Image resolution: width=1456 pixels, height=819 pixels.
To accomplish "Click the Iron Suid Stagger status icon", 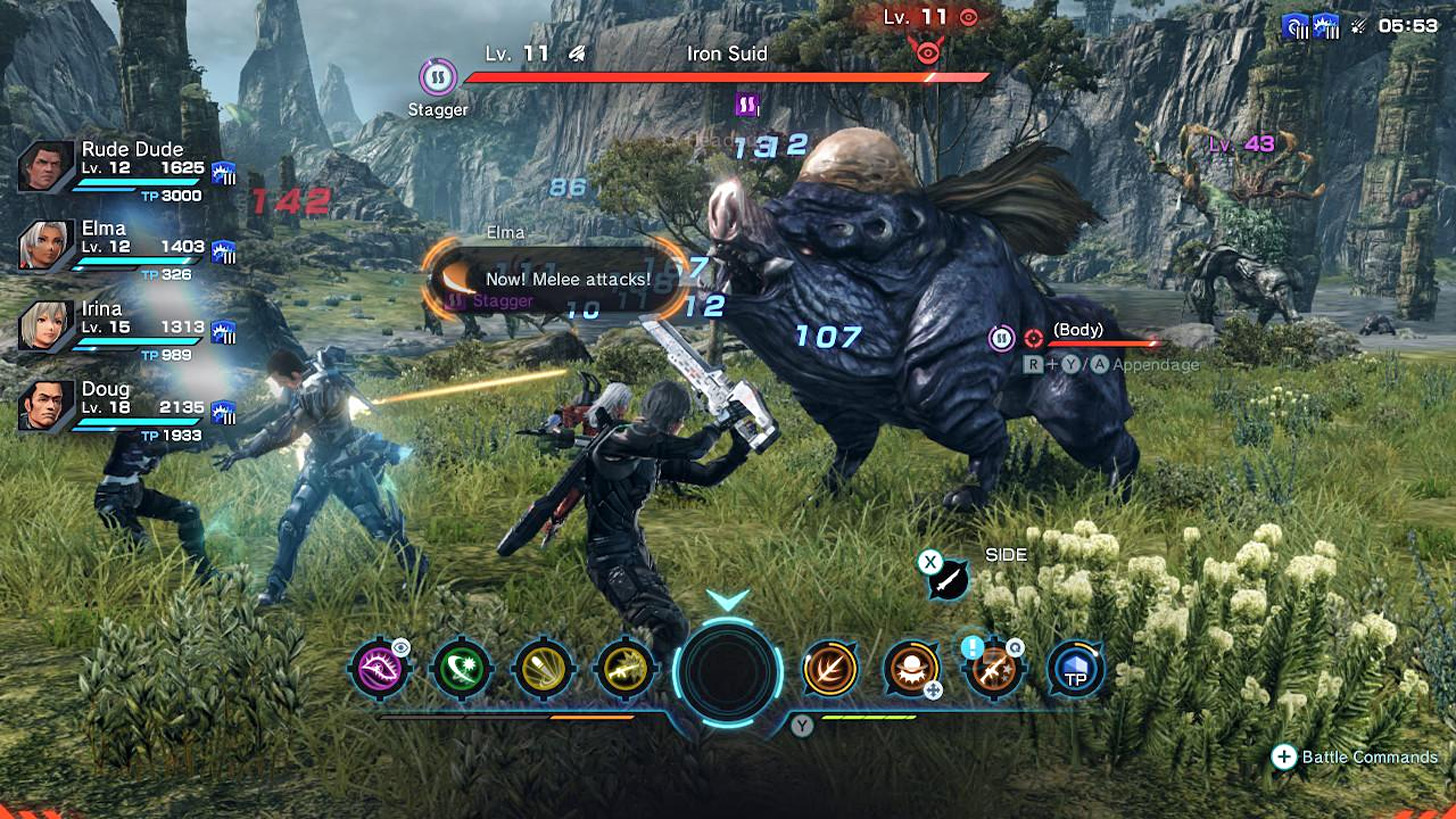I will [438, 77].
